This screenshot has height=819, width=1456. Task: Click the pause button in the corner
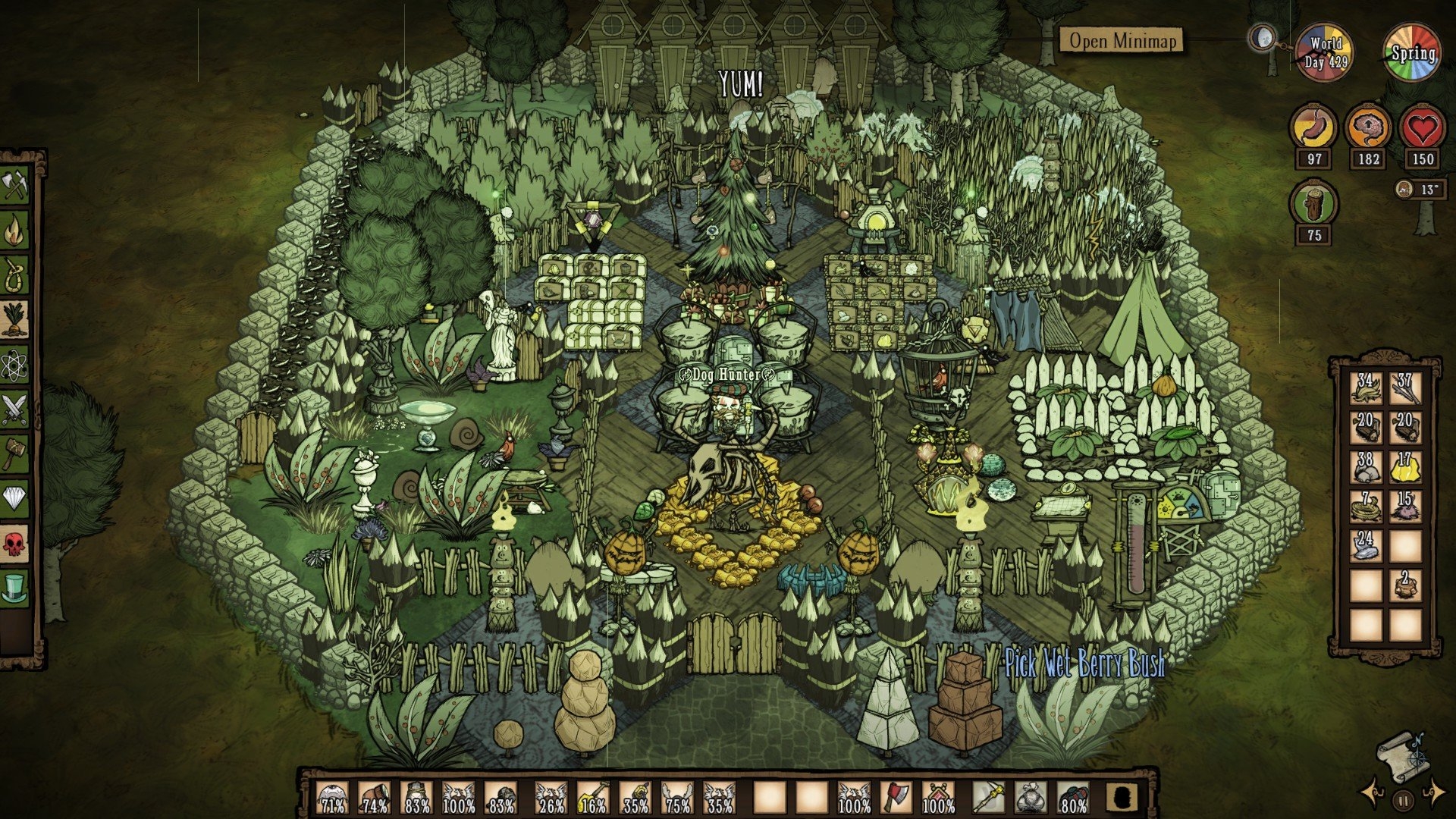tap(1404, 799)
